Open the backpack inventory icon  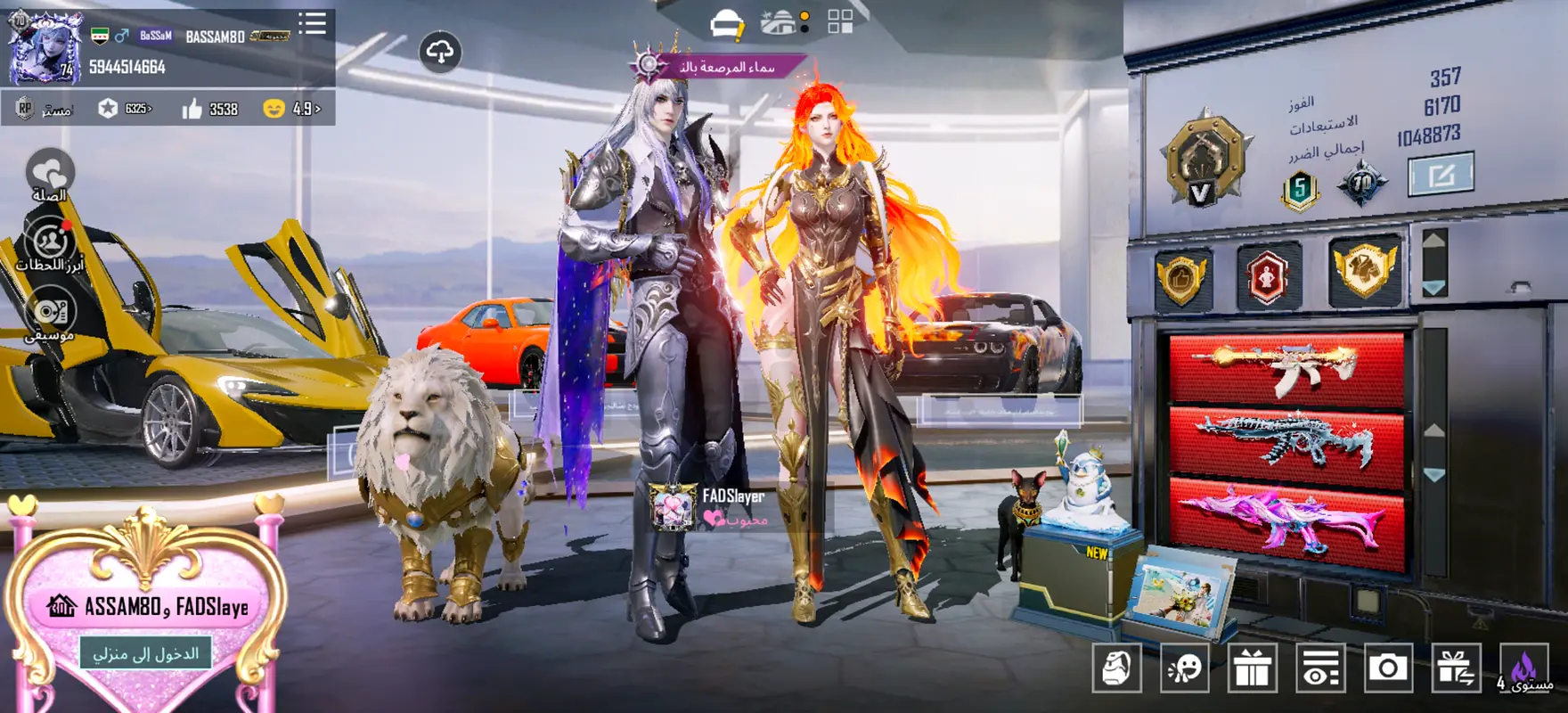[x=1116, y=668]
